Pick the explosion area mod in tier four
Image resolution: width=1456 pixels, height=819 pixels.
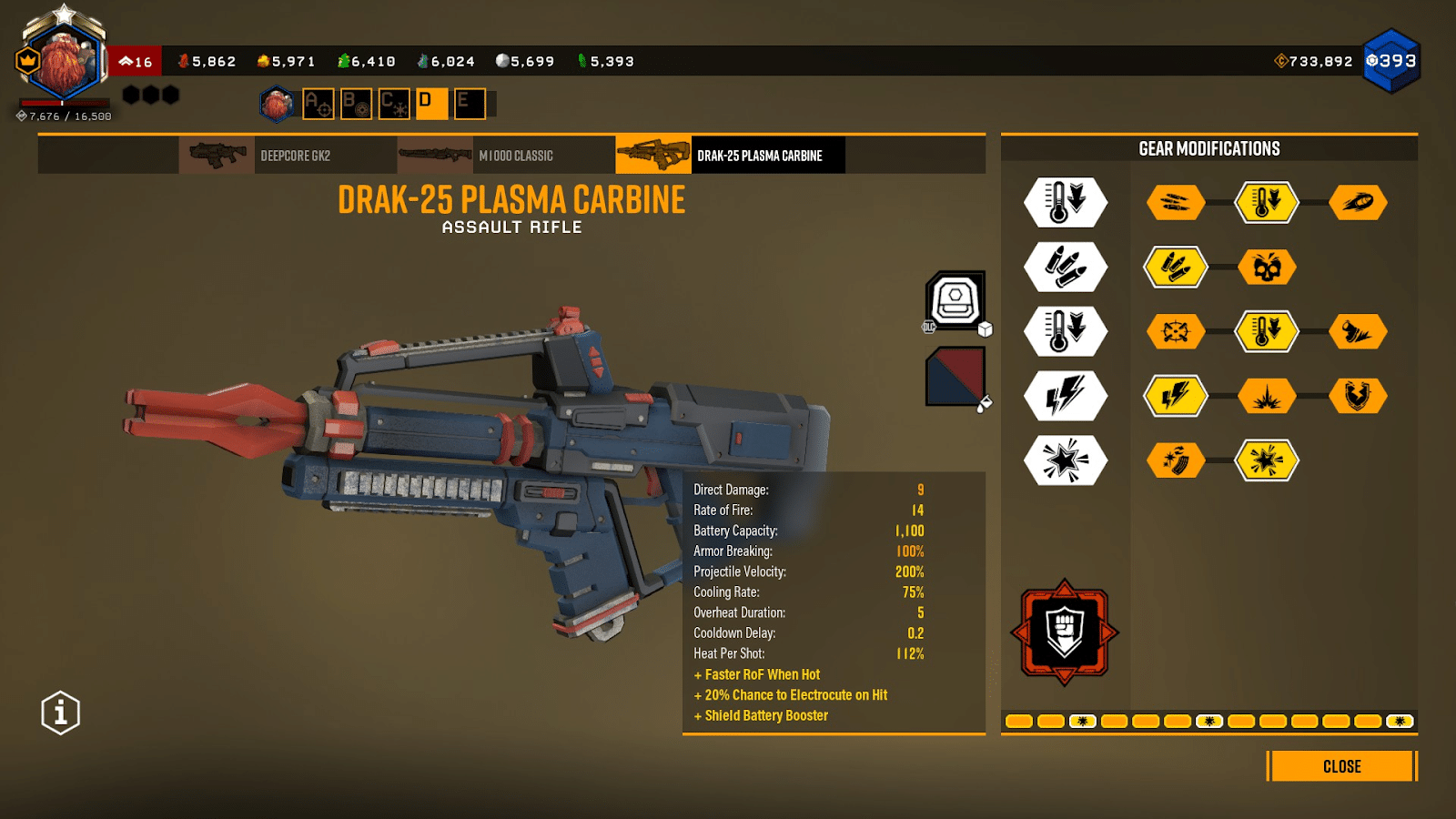pyautogui.click(x=1267, y=396)
